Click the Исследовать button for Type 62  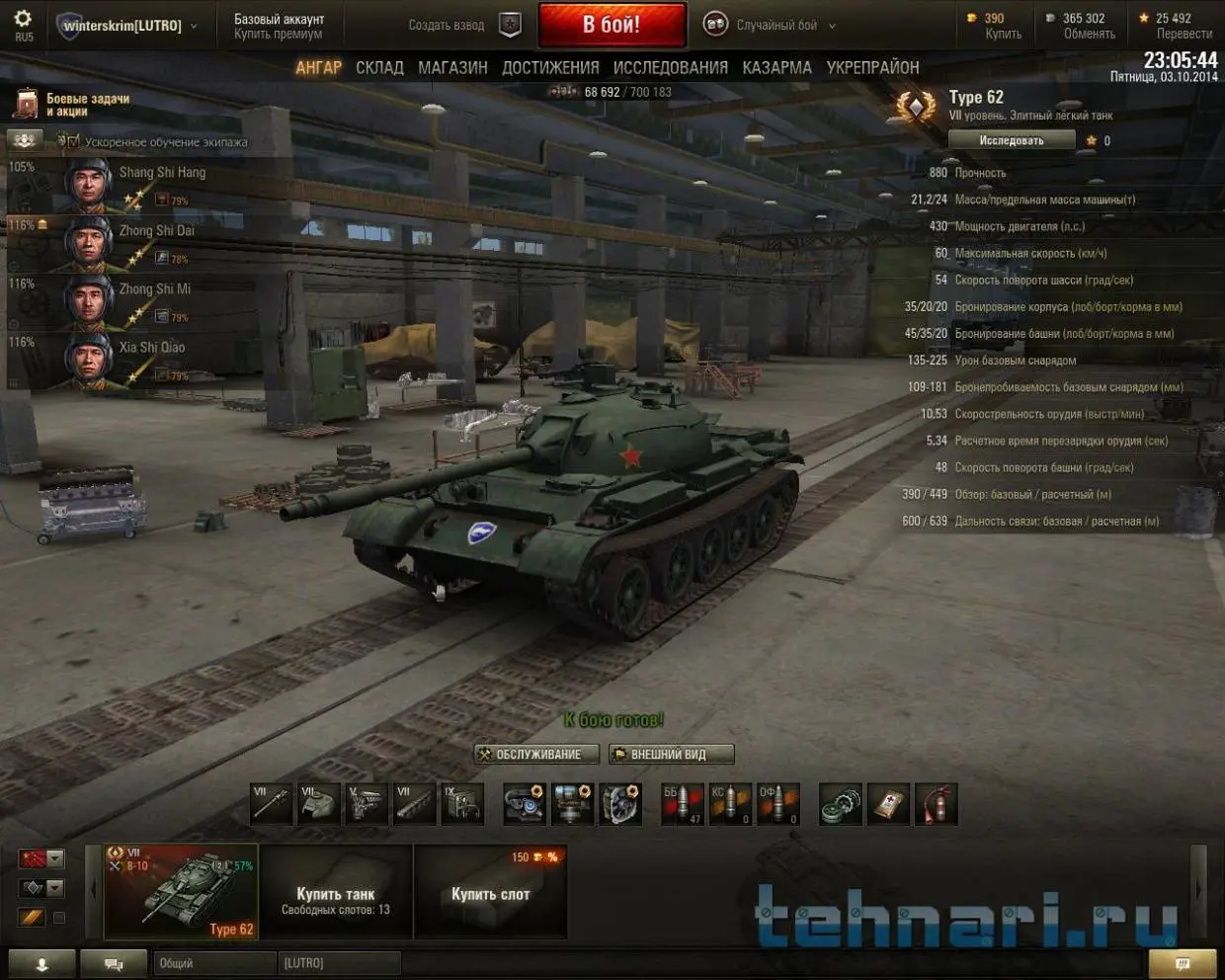tap(1011, 140)
